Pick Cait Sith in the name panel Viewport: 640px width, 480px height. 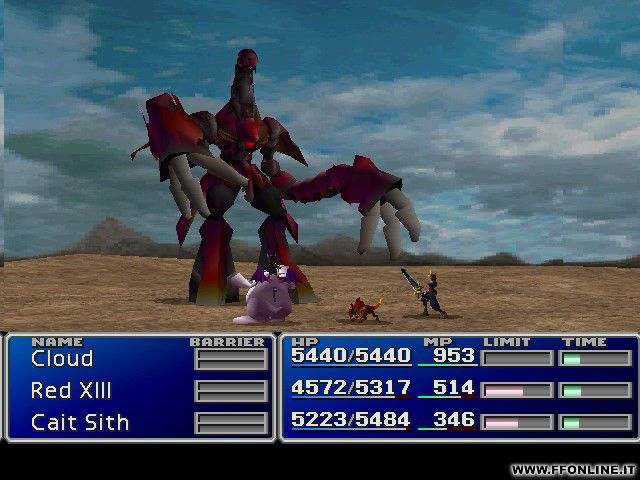[x=80, y=423]
